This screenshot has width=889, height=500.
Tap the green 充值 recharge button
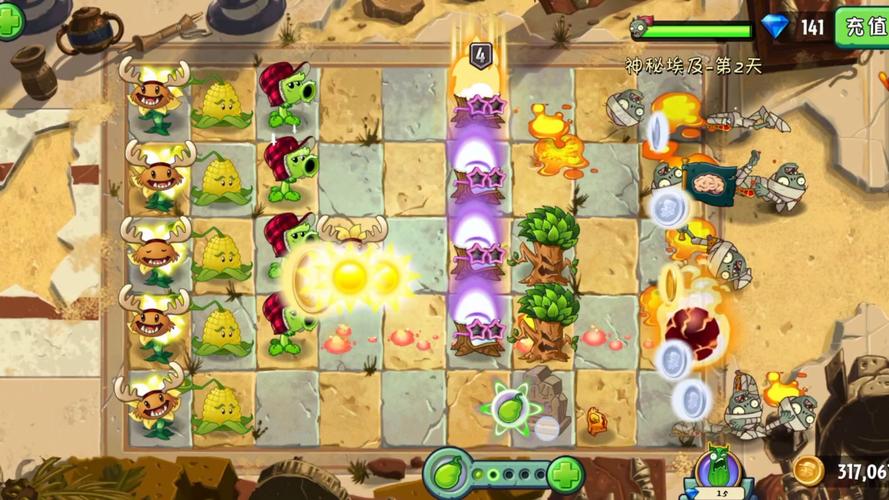pos(861,25)
